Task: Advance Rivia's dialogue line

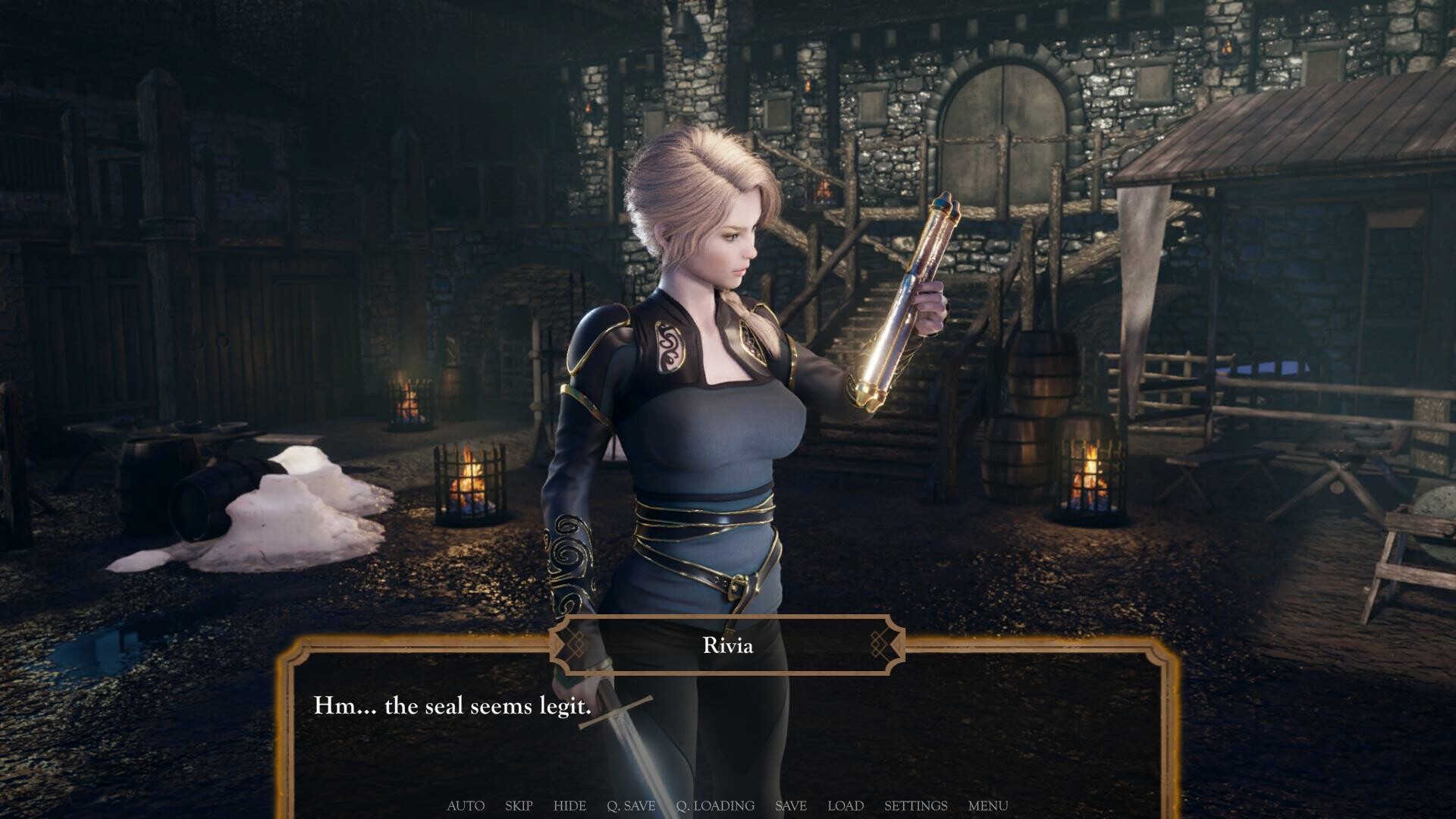Action: pyautogui.click(x=726, y=728)
